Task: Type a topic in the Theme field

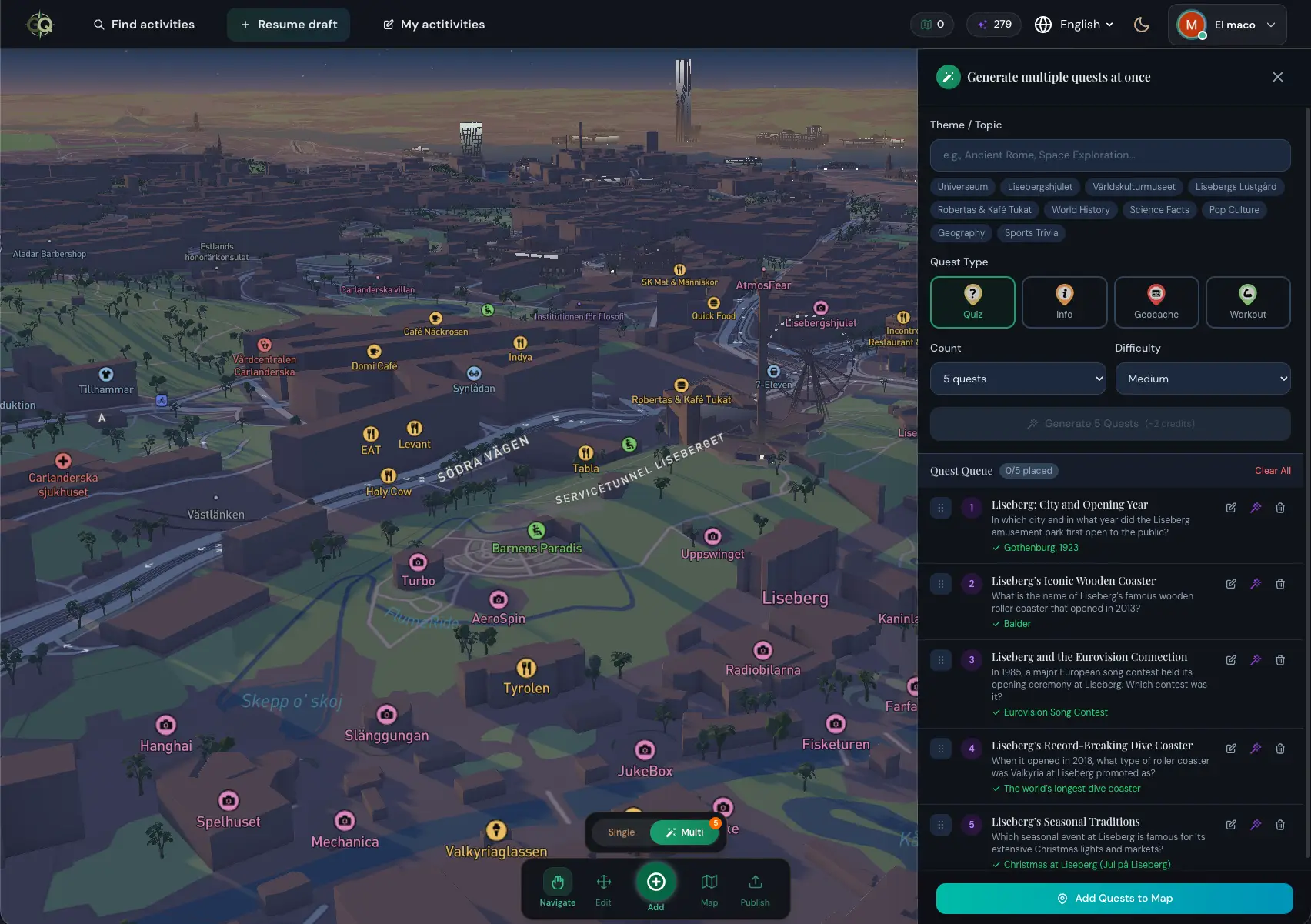Action: point(1109,155)
